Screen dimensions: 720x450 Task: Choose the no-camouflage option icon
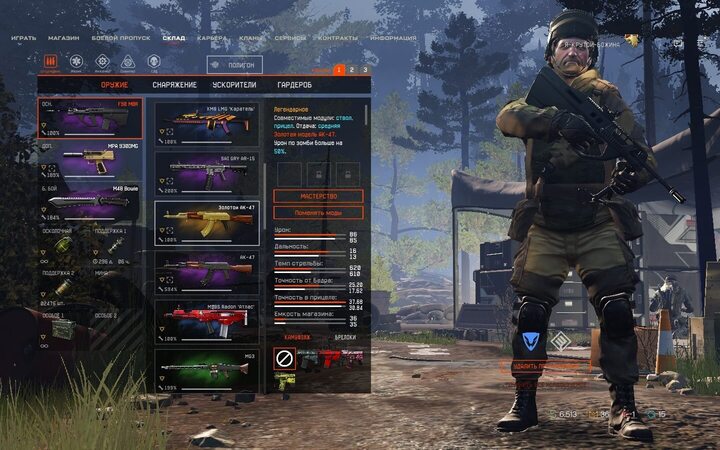[x=284, y=357]
